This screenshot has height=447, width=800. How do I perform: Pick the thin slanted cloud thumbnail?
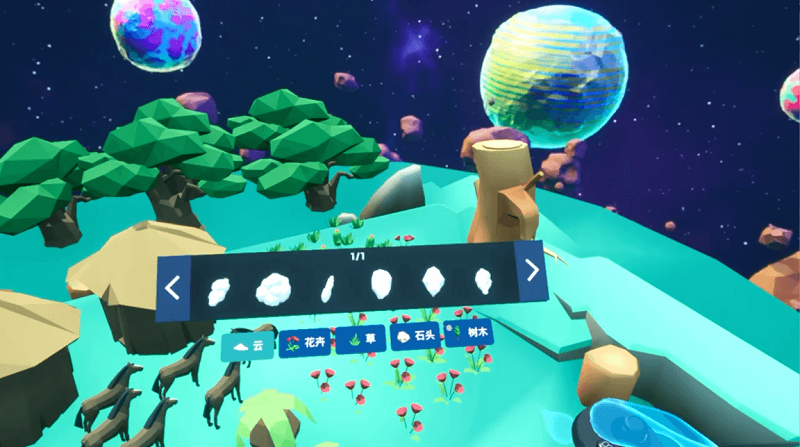(x=326, y=287)
